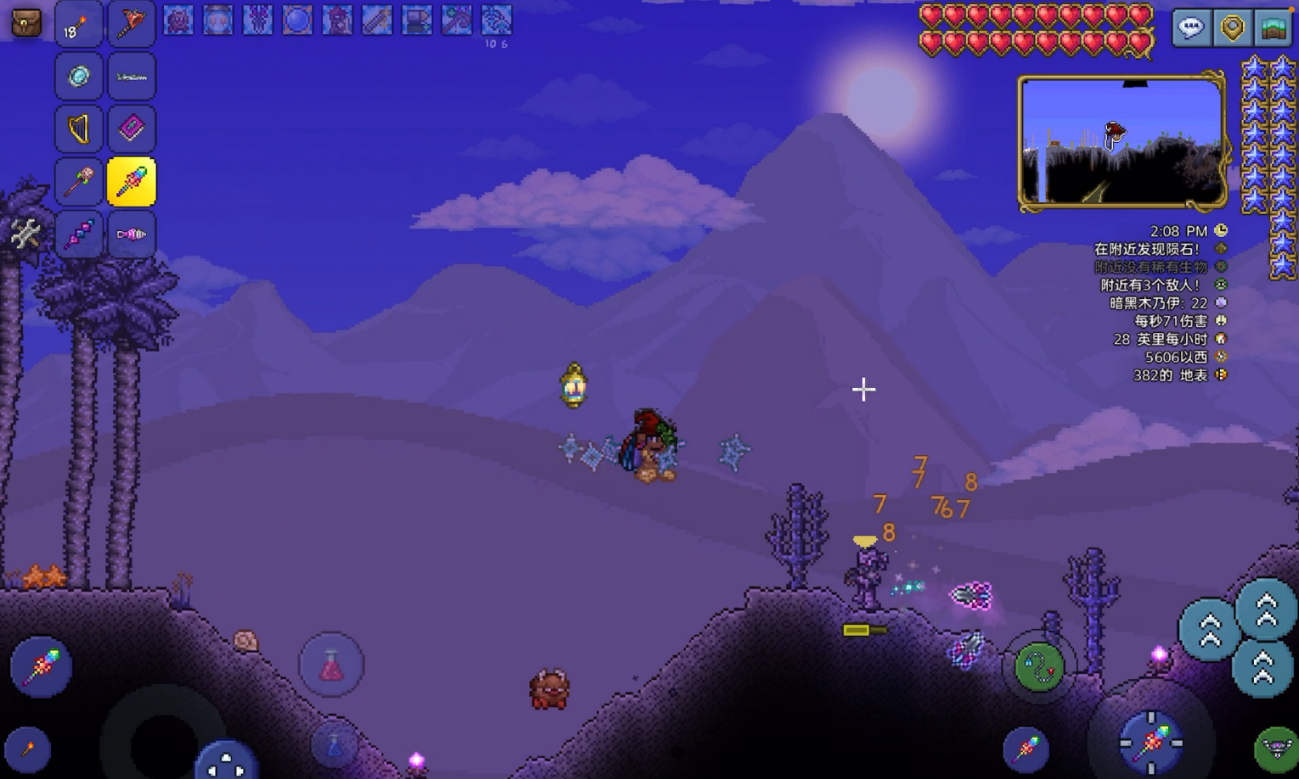Open the world map landscape button
1299x779 pixels.
coord(1273,28)
